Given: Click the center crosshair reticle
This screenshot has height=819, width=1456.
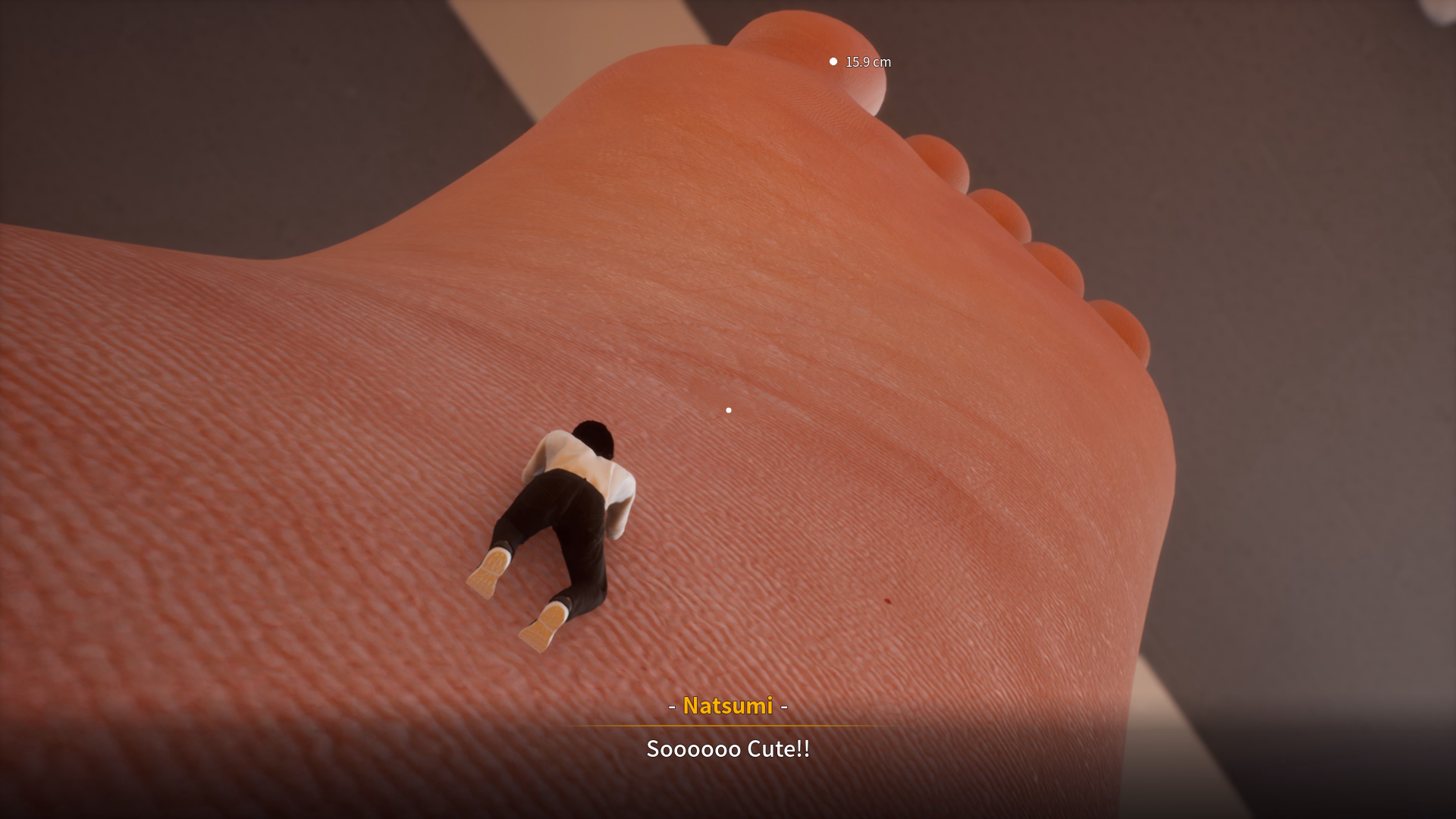Looking at the screenshot, I should click(x=729, y=409).
